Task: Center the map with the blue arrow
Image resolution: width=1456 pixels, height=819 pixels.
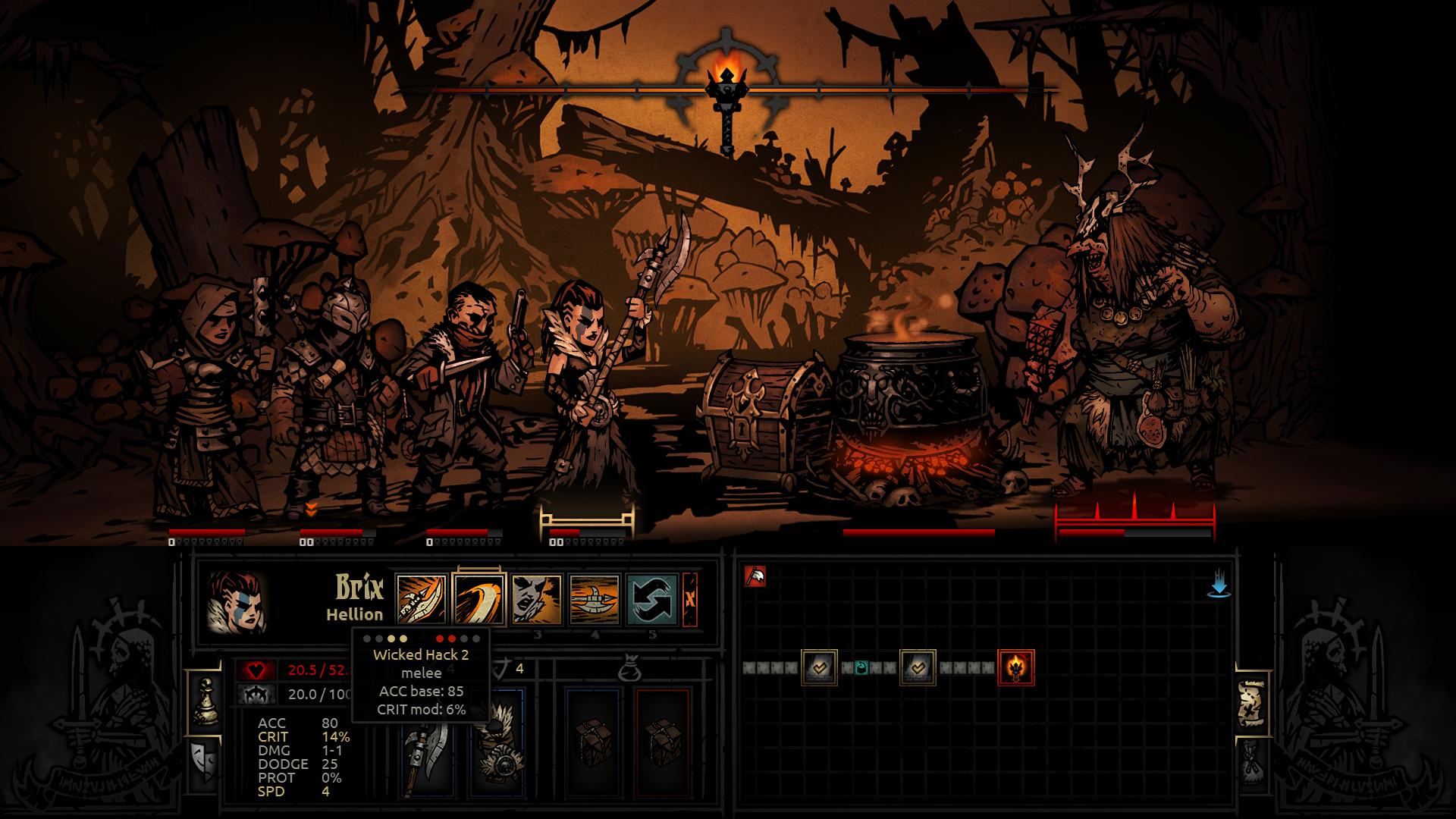Action: pos(1219,585)
